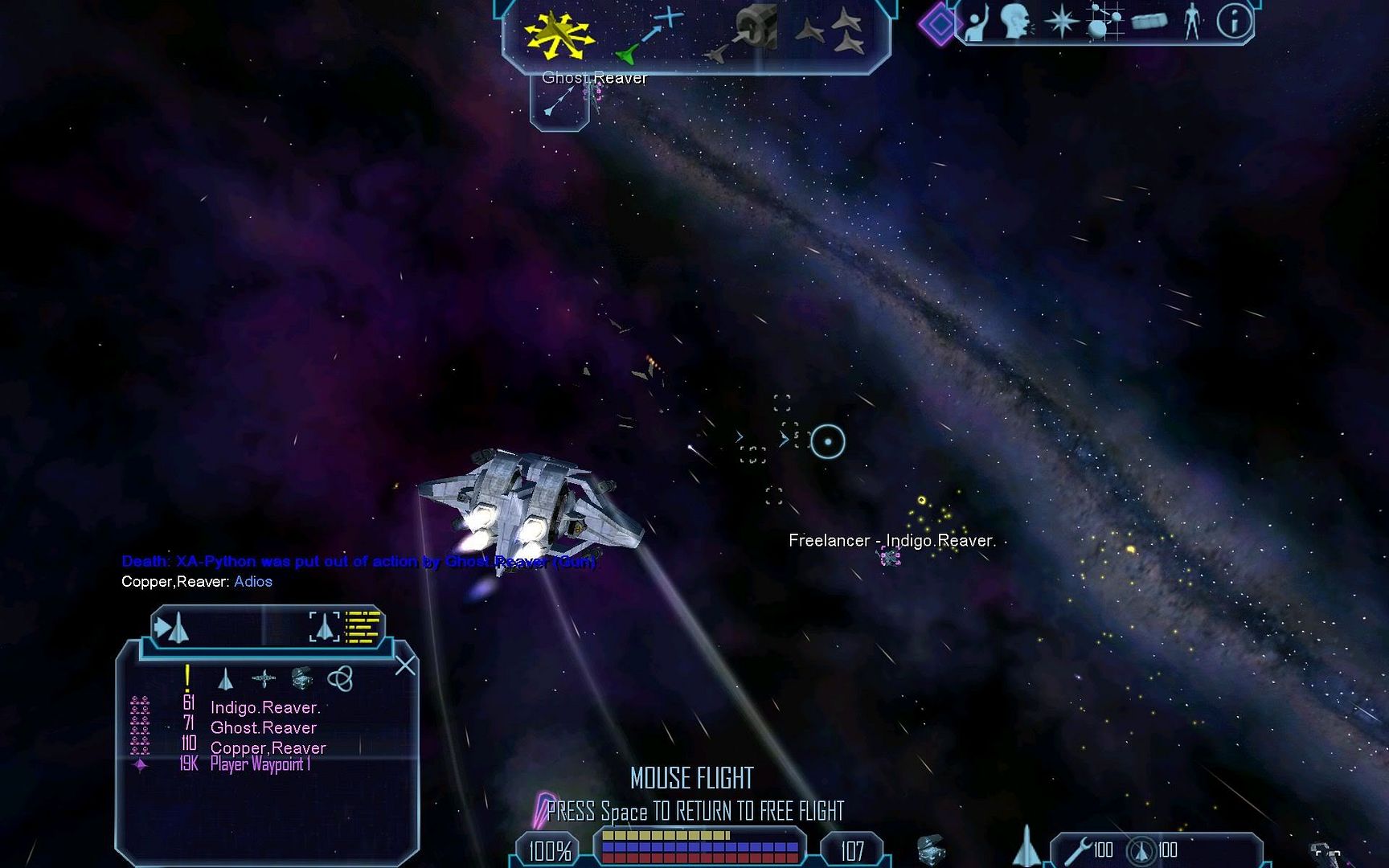Activate the yellow Free Flight maneuver icon
Image resolution: width=1389 pixels, height=868 pixels.
click(557, 35)
